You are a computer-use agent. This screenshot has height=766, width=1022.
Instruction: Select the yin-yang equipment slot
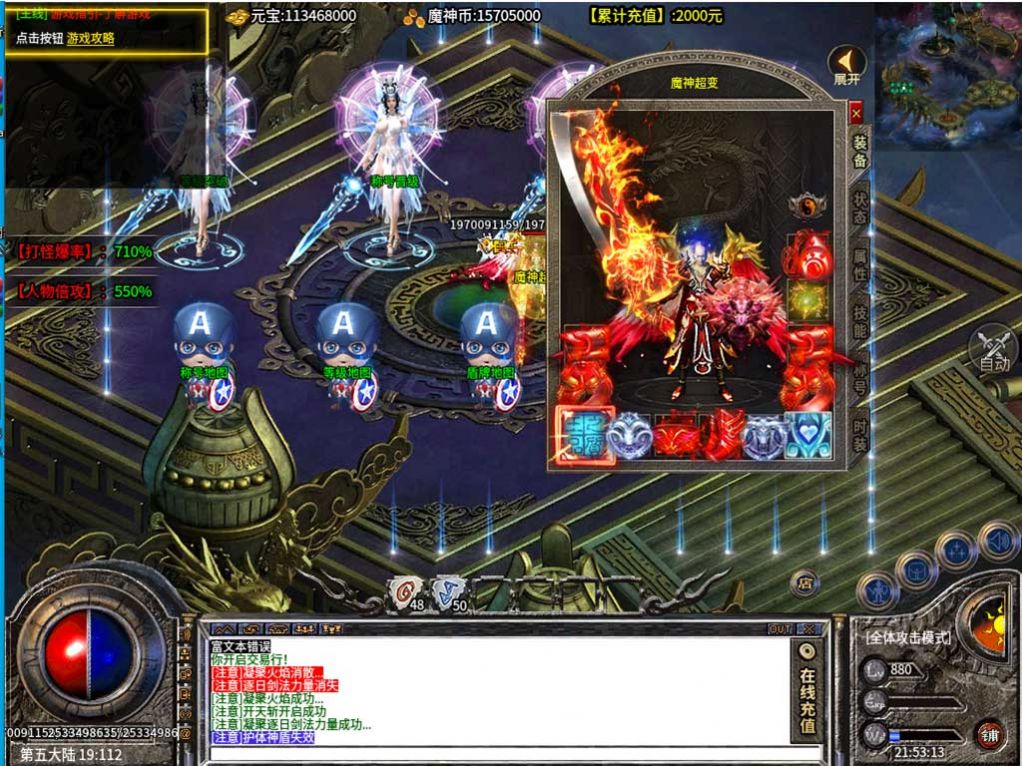pos(805,206)
